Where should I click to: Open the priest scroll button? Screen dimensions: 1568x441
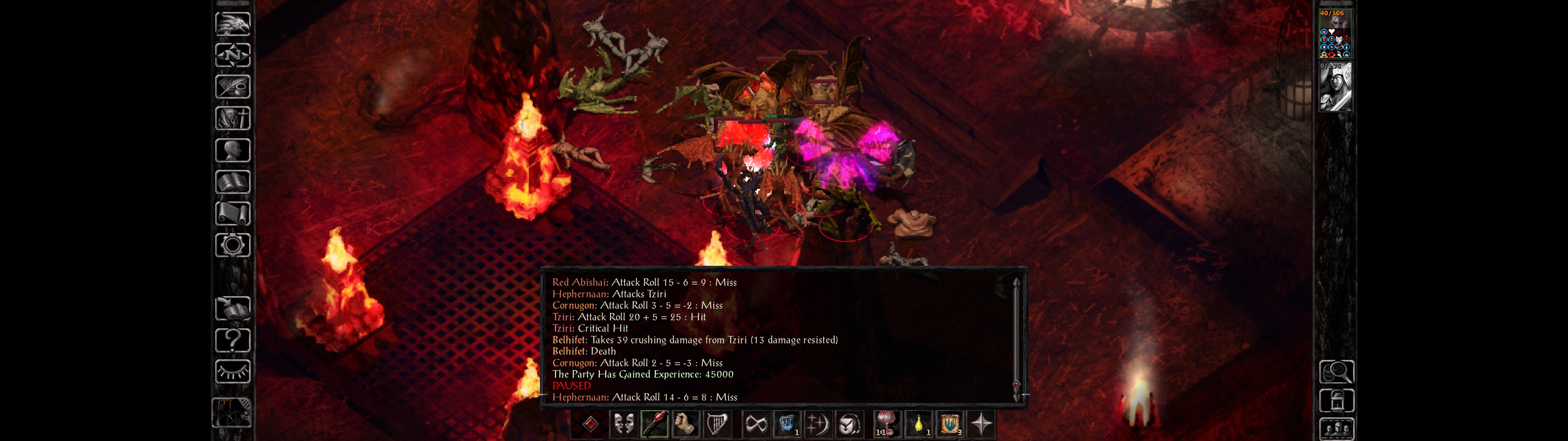[x=232, y=214]
